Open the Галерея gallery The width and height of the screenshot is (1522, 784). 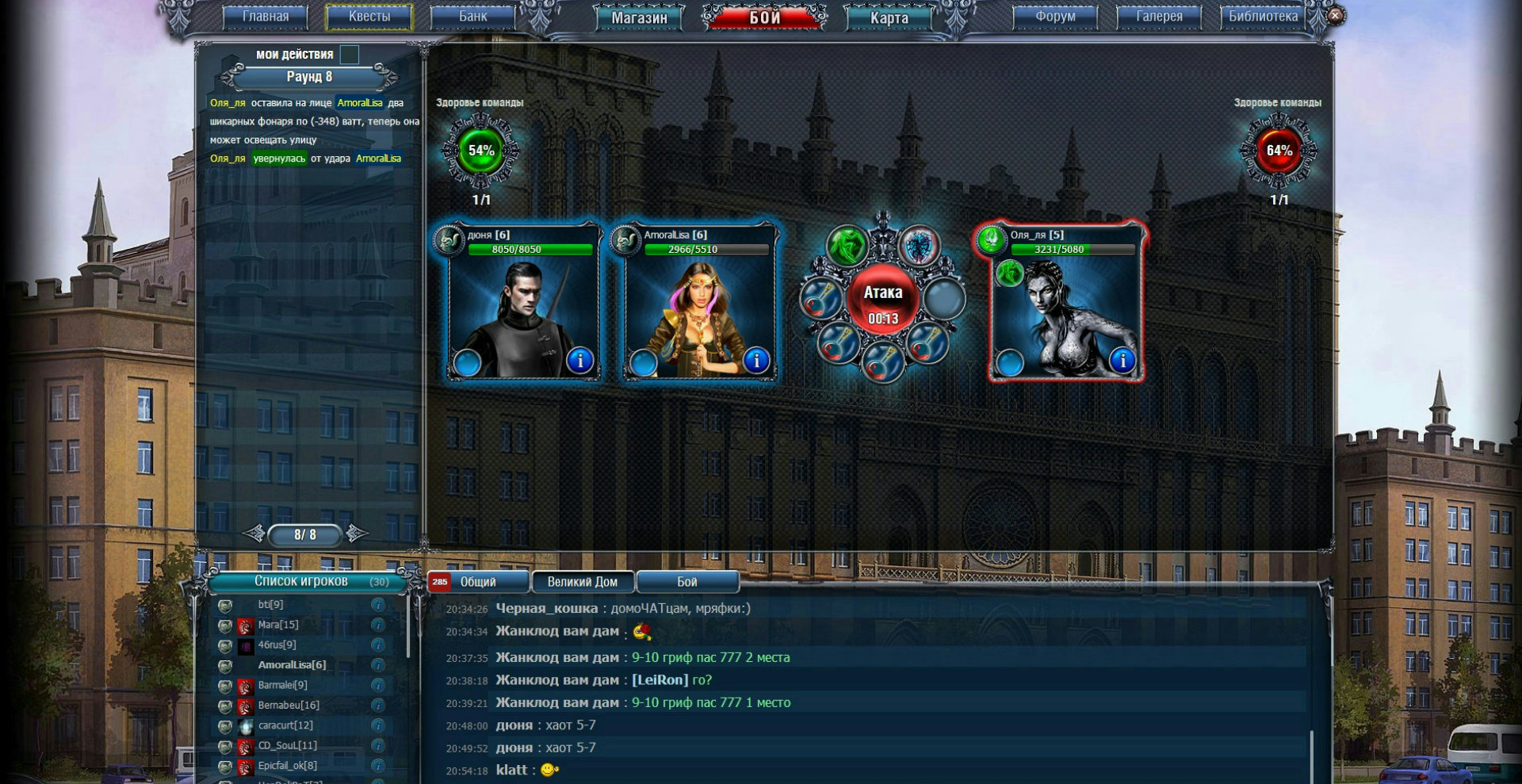pos(1159,17)
